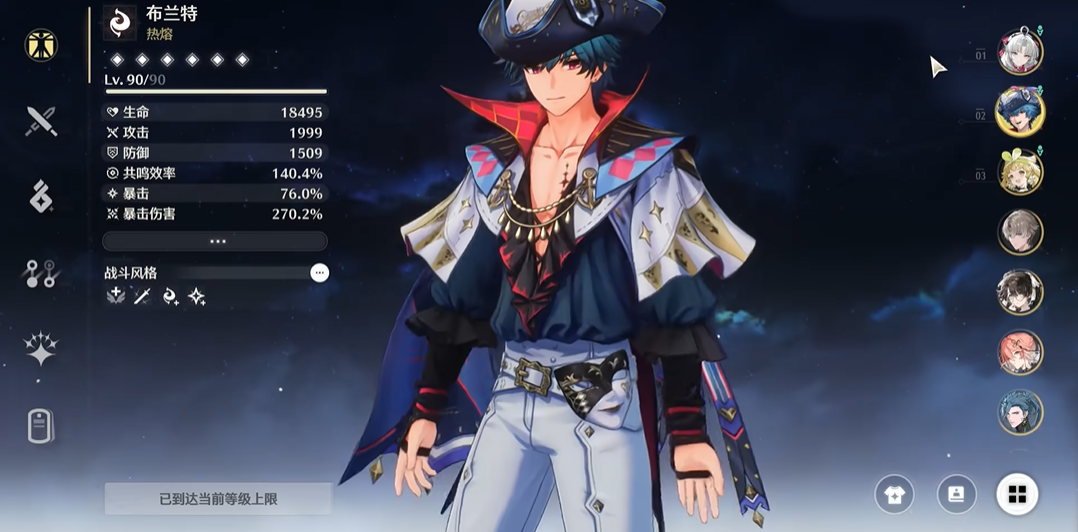Screen dimensions: 1078x532
Task: Show all characters with the grid button
Action: [1017, 493]
